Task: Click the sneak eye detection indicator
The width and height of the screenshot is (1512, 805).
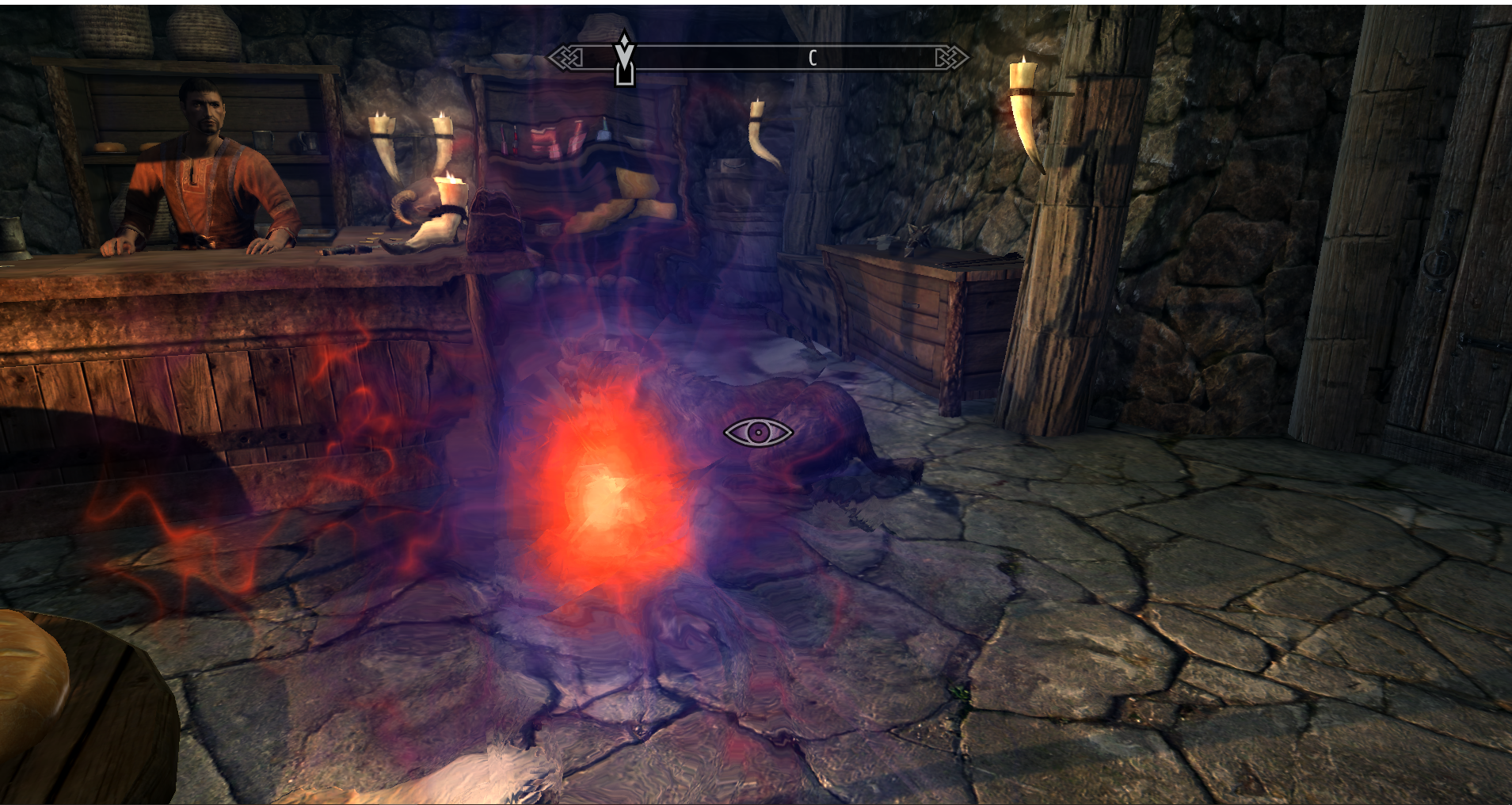Action: pos(758,433)
